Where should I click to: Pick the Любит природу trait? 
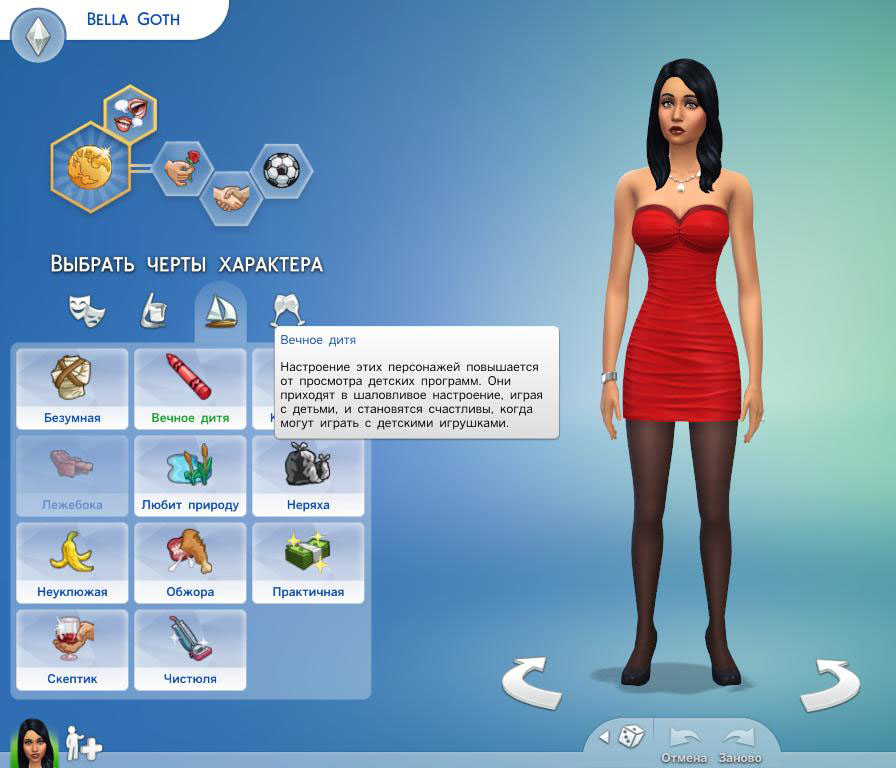pos(190,475)
